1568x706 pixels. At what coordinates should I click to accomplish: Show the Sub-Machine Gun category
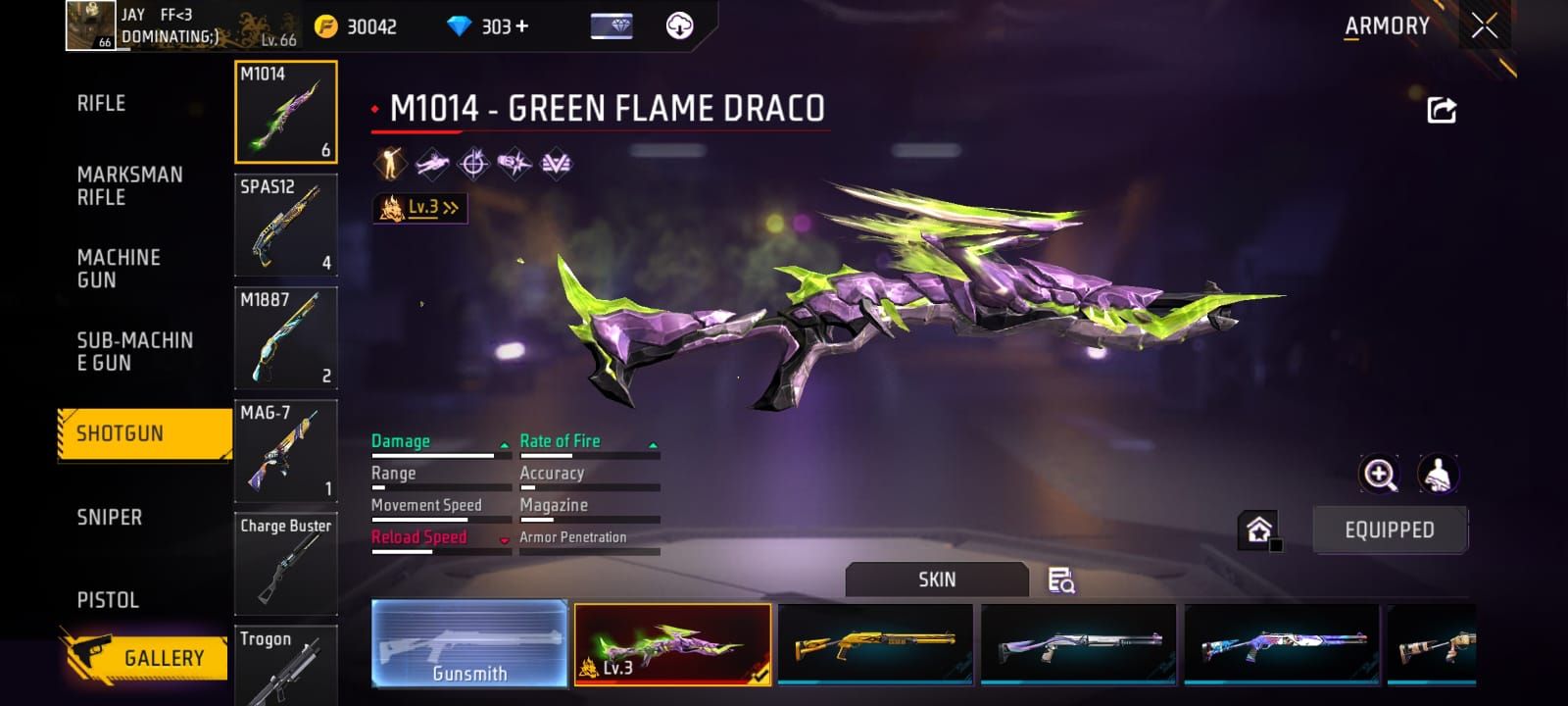pyautogui.click(x=134, y=351)
